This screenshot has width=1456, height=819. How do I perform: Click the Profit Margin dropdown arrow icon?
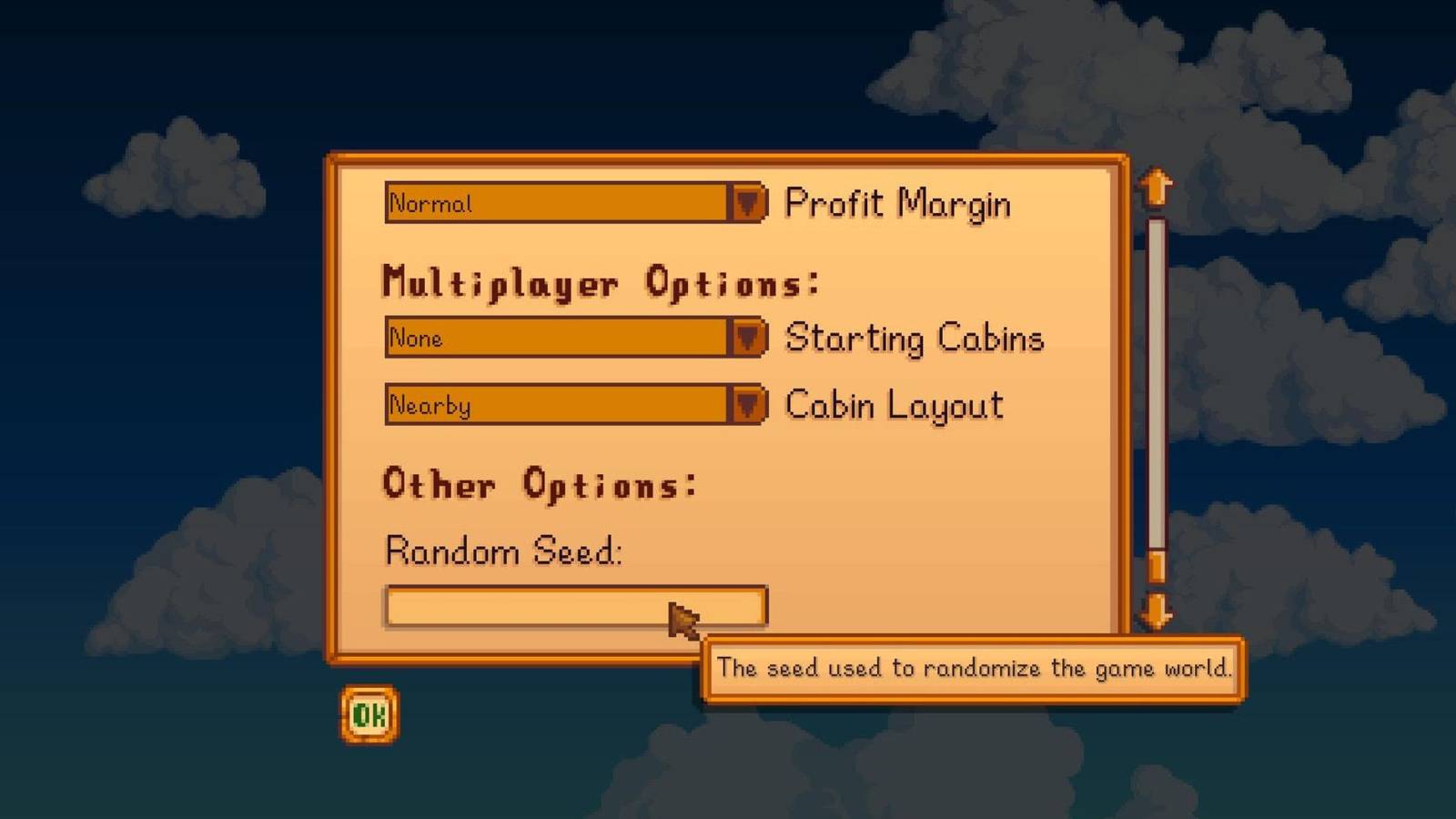(748, 204)
